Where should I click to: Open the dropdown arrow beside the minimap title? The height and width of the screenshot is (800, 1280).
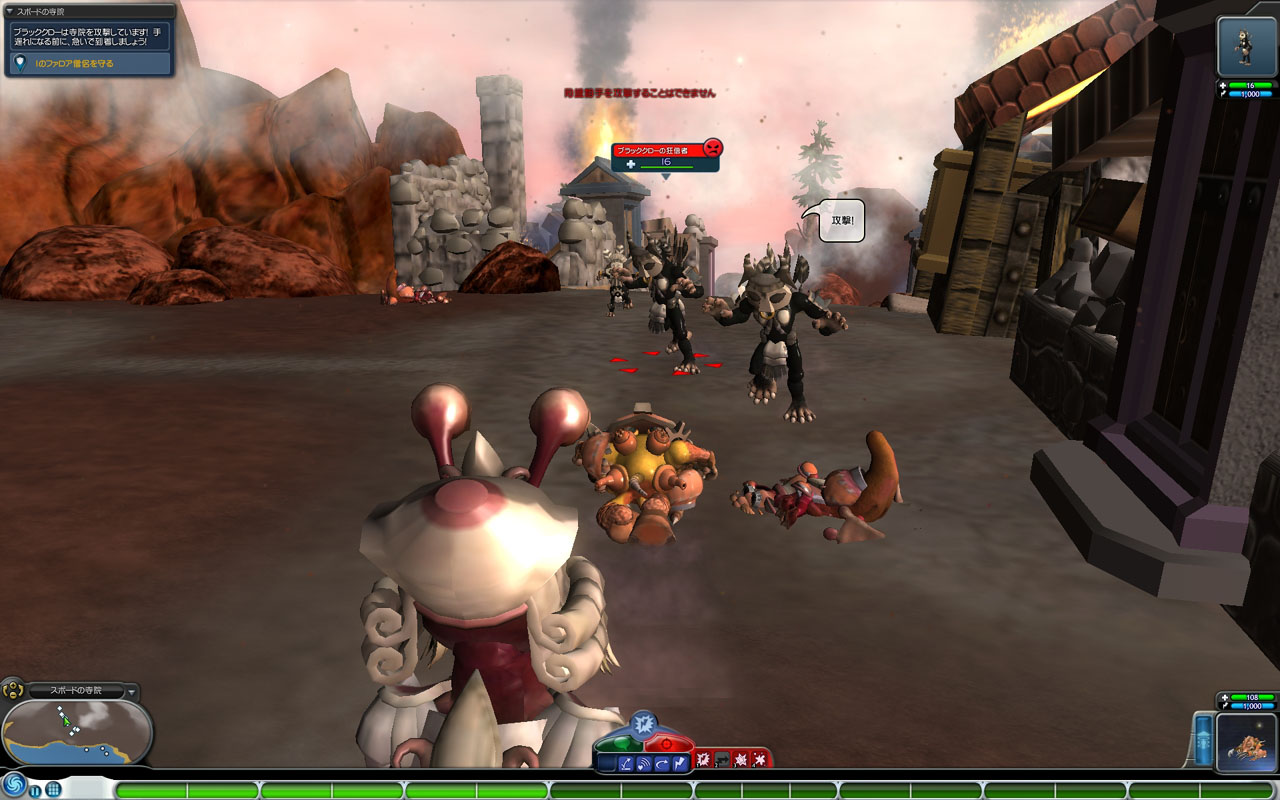(x=133, y=691)
